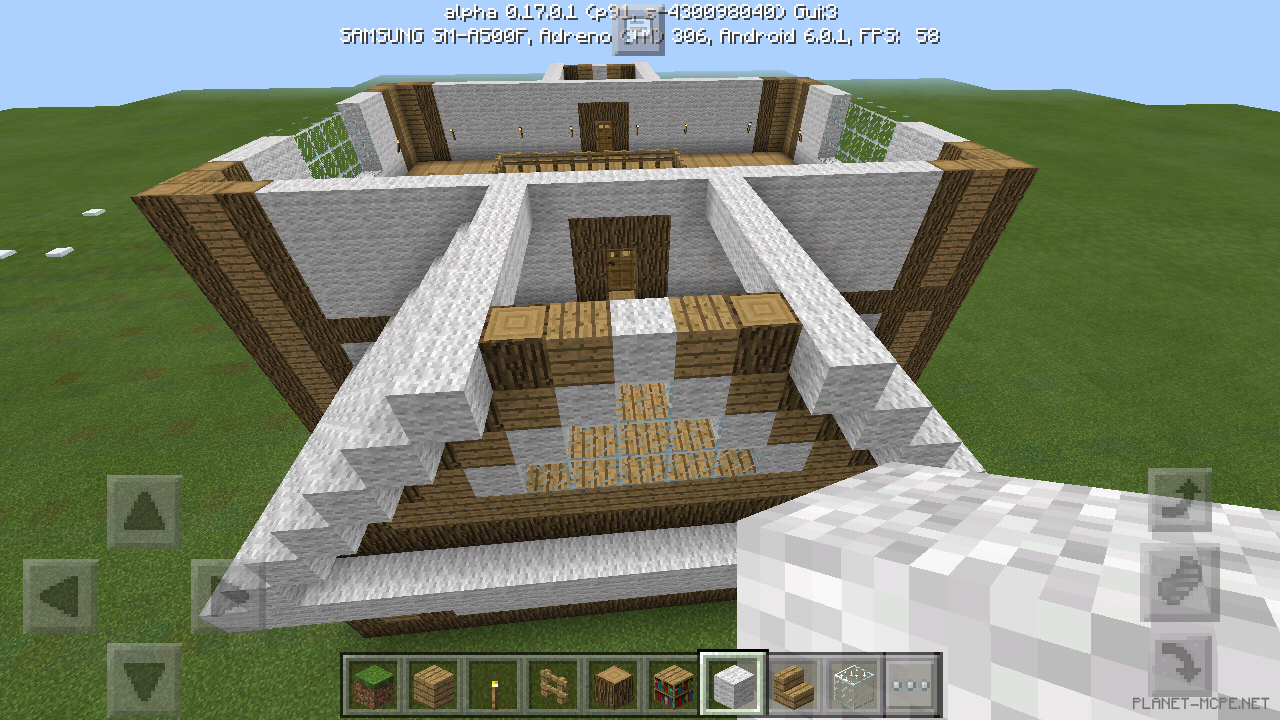Open chat using the top chat icon
The image size is (1280, 720).
coord(640,32)
